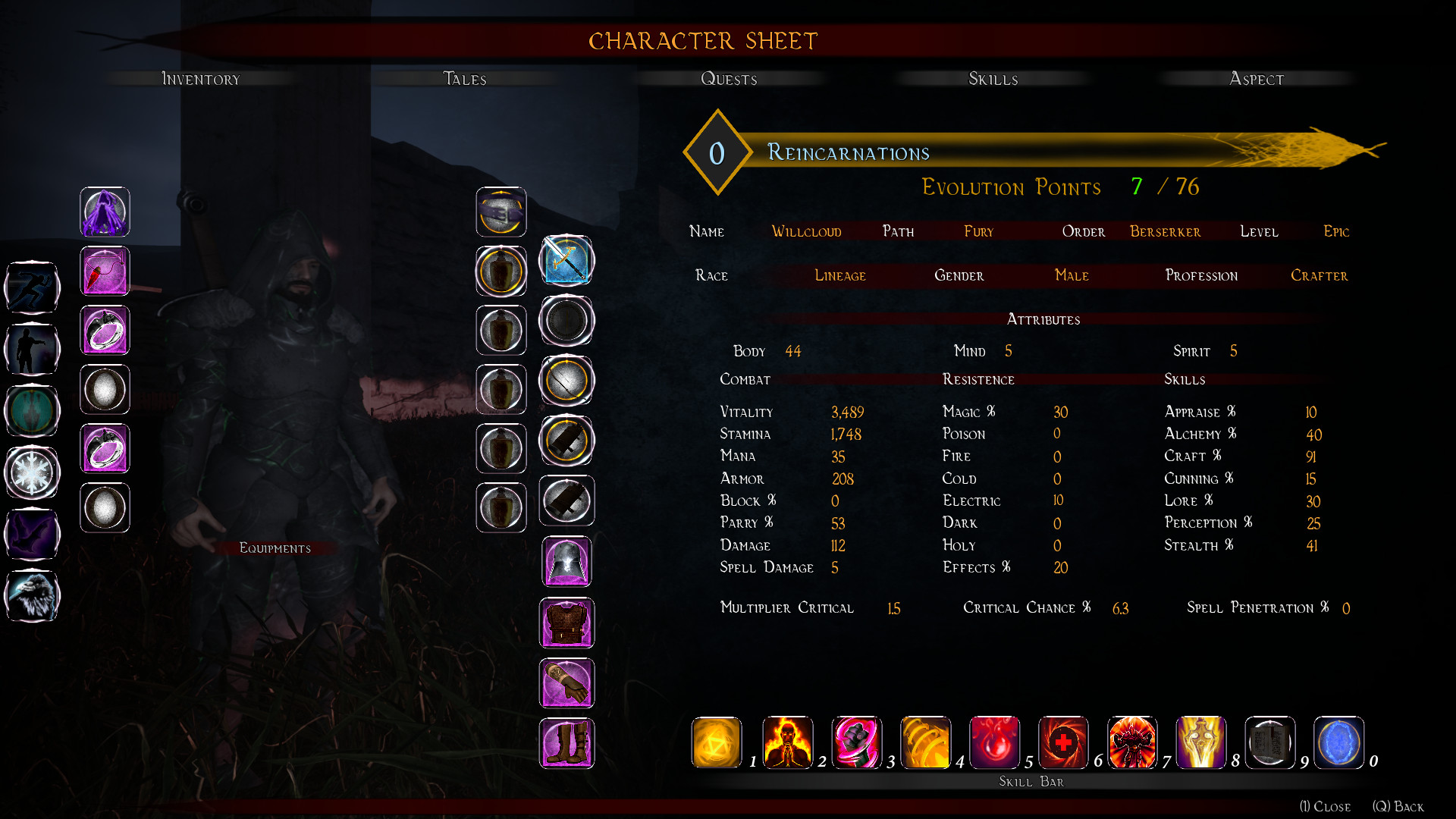Viewport: 1456px width, 819px height.
Task: Select the Aspect tab
Action: coord(1257,79)
